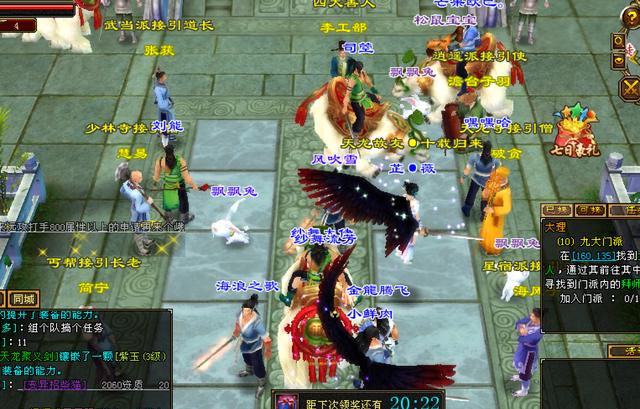Select the first quest tracker tab (已接)
Image resolution: width=640 pixels, height=409 pixels.
558,211
